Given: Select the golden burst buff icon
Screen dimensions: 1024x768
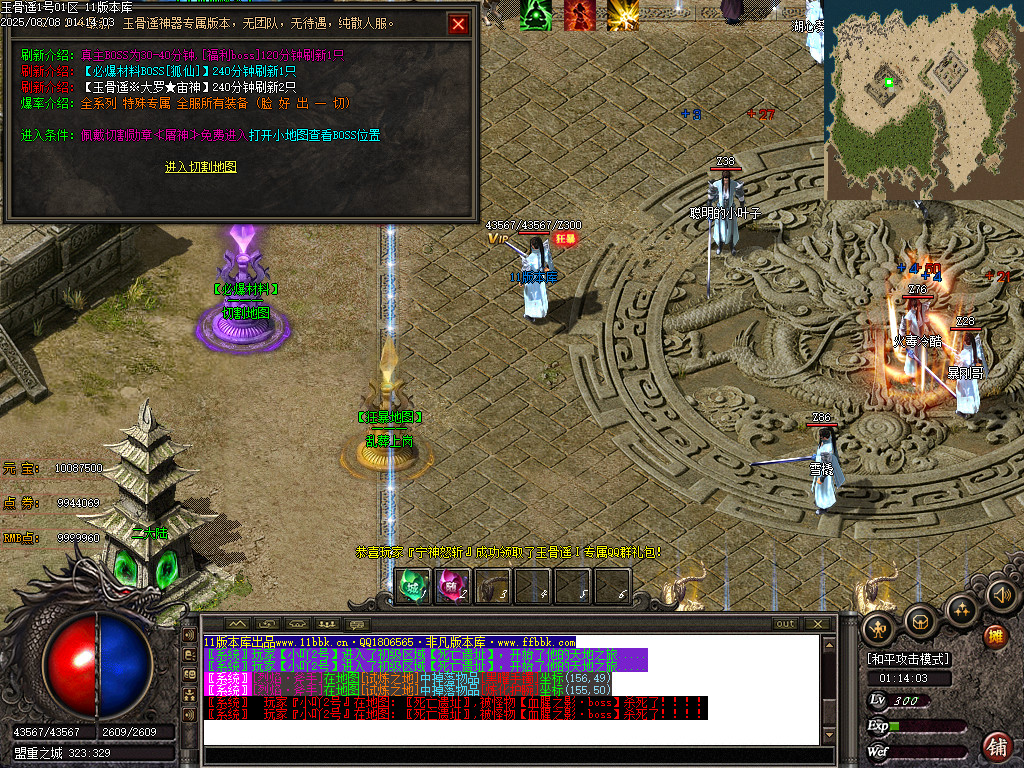Looking at the screenshot, I should point(623,15).
